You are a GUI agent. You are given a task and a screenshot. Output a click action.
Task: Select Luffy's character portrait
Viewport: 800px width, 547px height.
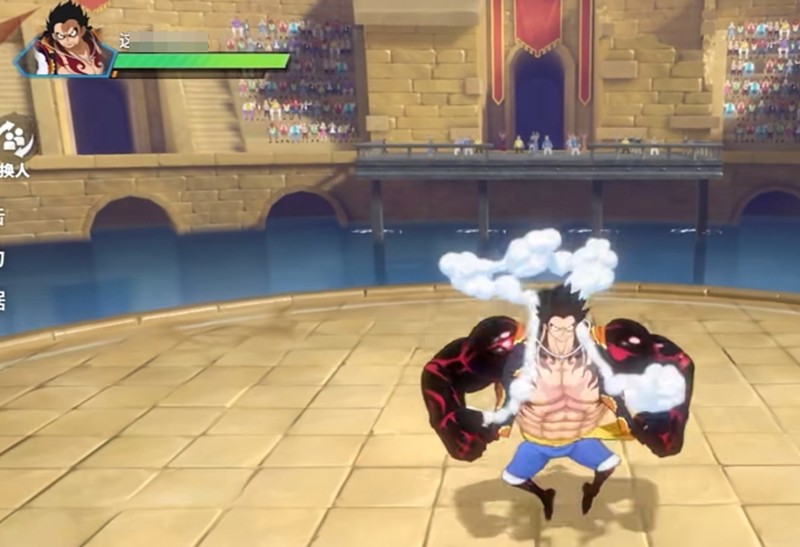tap(68, 42)
